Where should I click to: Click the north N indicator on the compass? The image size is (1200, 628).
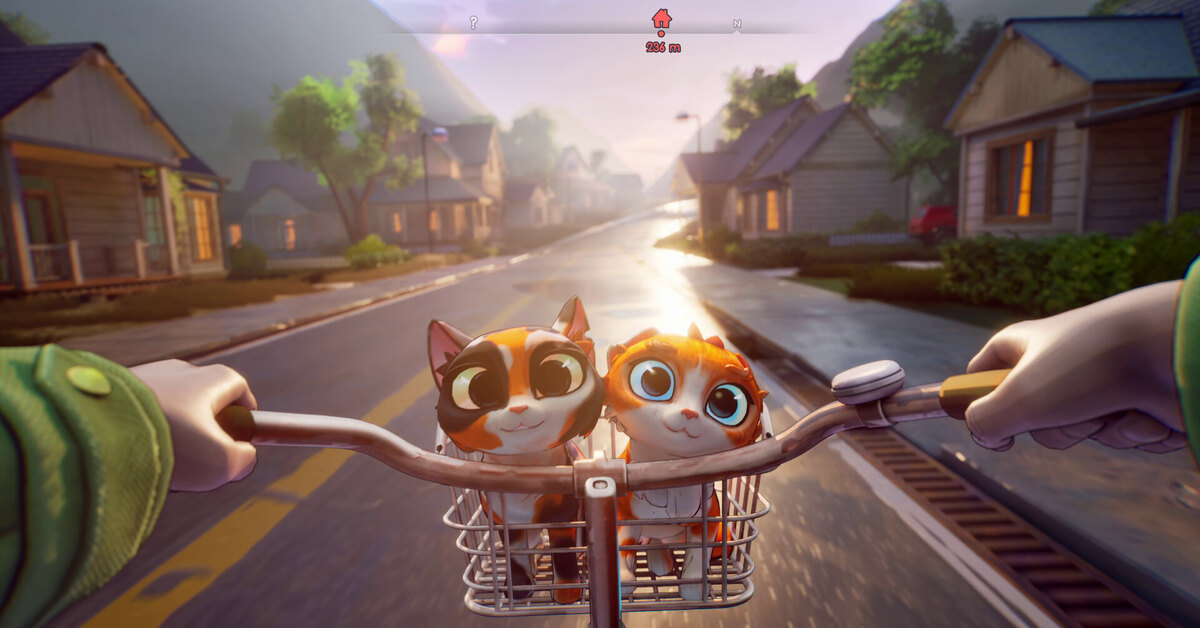737,23
